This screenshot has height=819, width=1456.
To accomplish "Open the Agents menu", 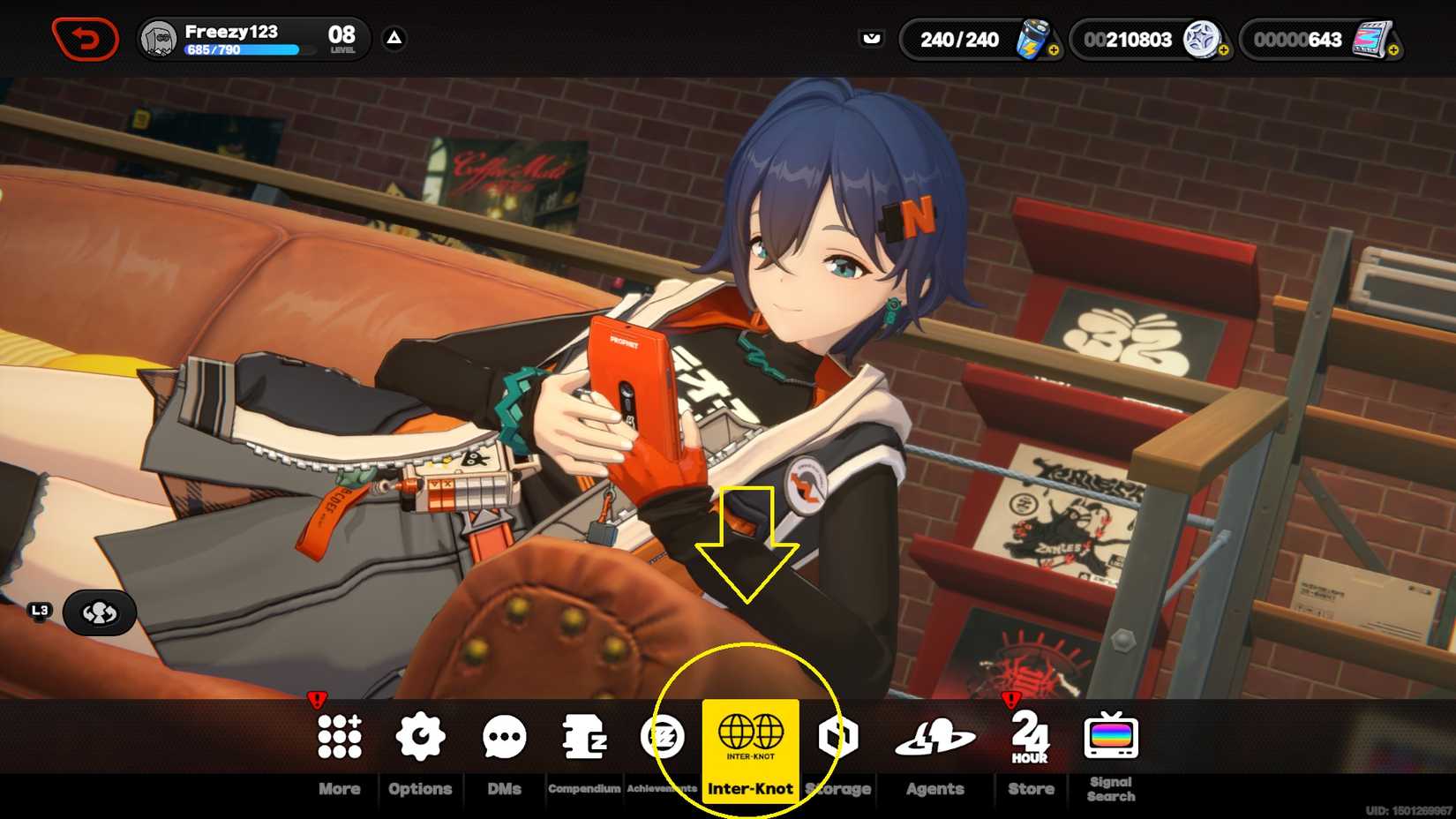I will pos(934,737).
